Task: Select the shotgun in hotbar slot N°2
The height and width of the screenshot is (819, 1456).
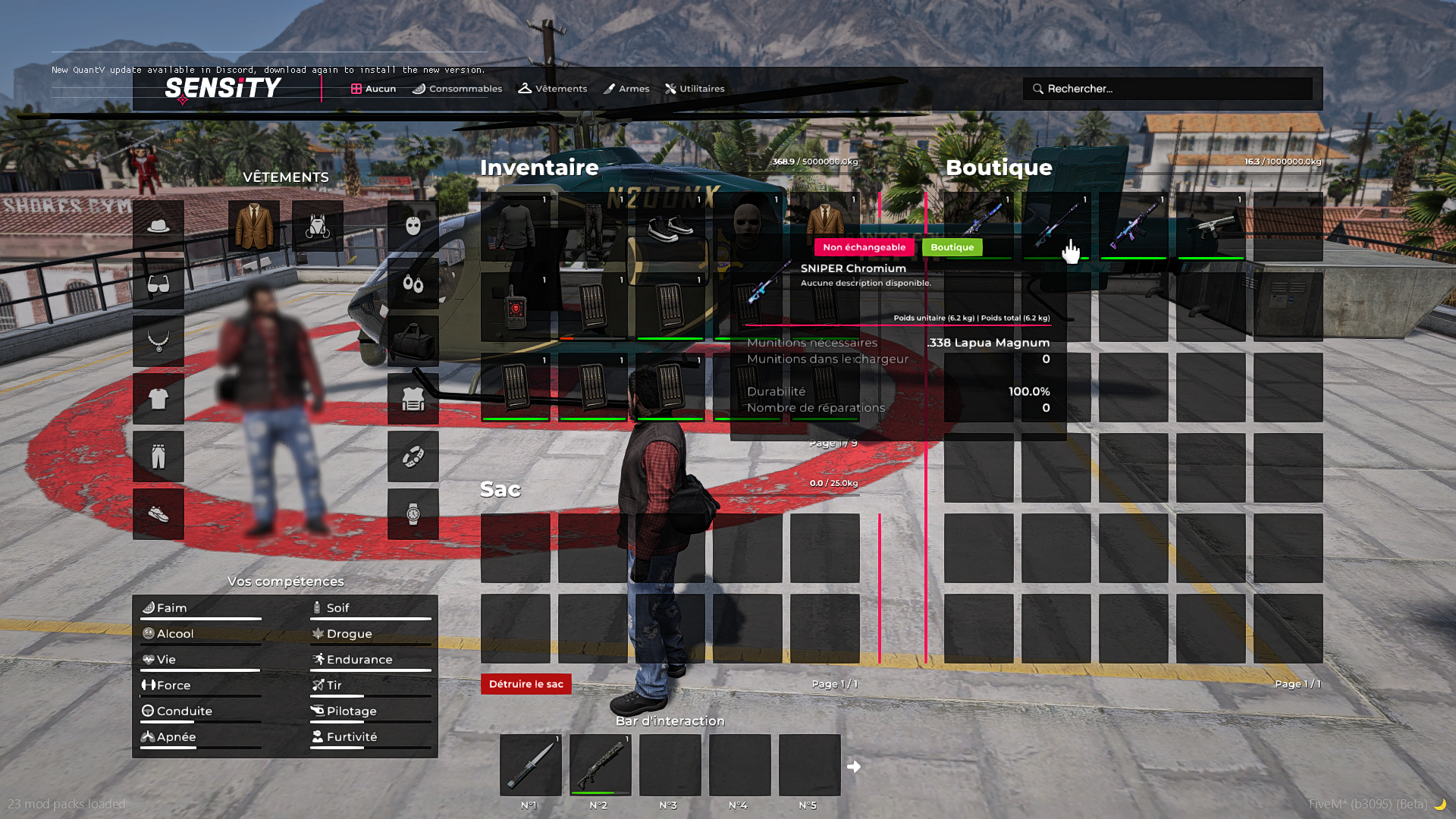Action: pos(600,764)
